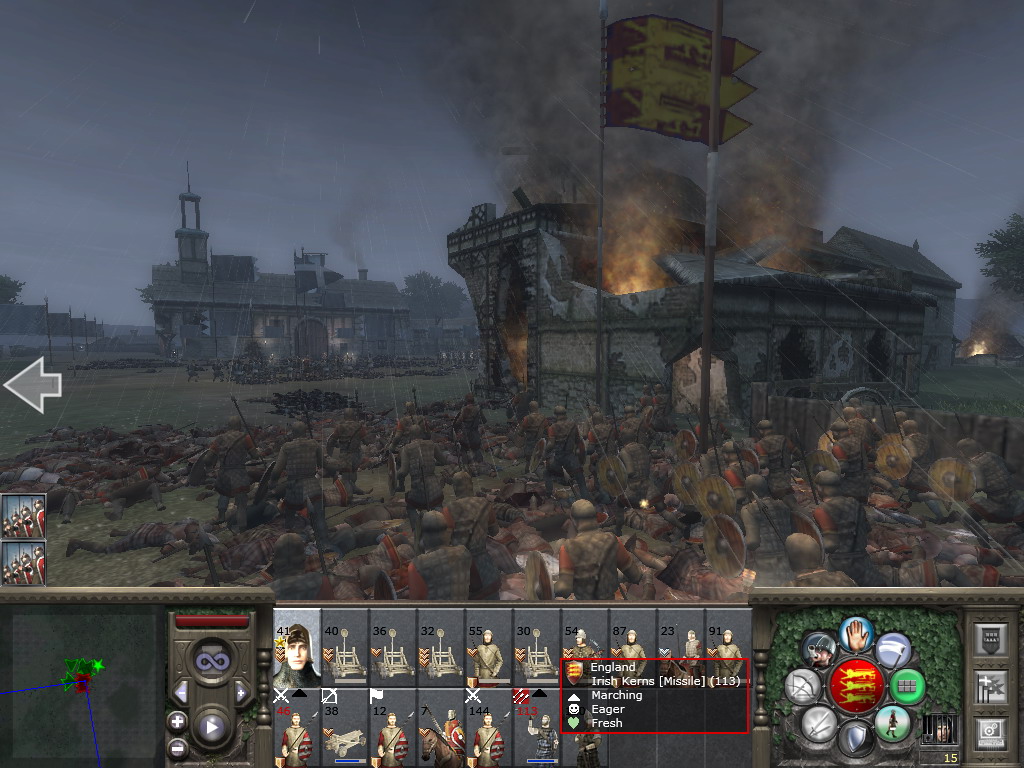Viewport: 1024px width, 768px height.
Task: Select the ballista unit card numbered 38
Action: 345,726
